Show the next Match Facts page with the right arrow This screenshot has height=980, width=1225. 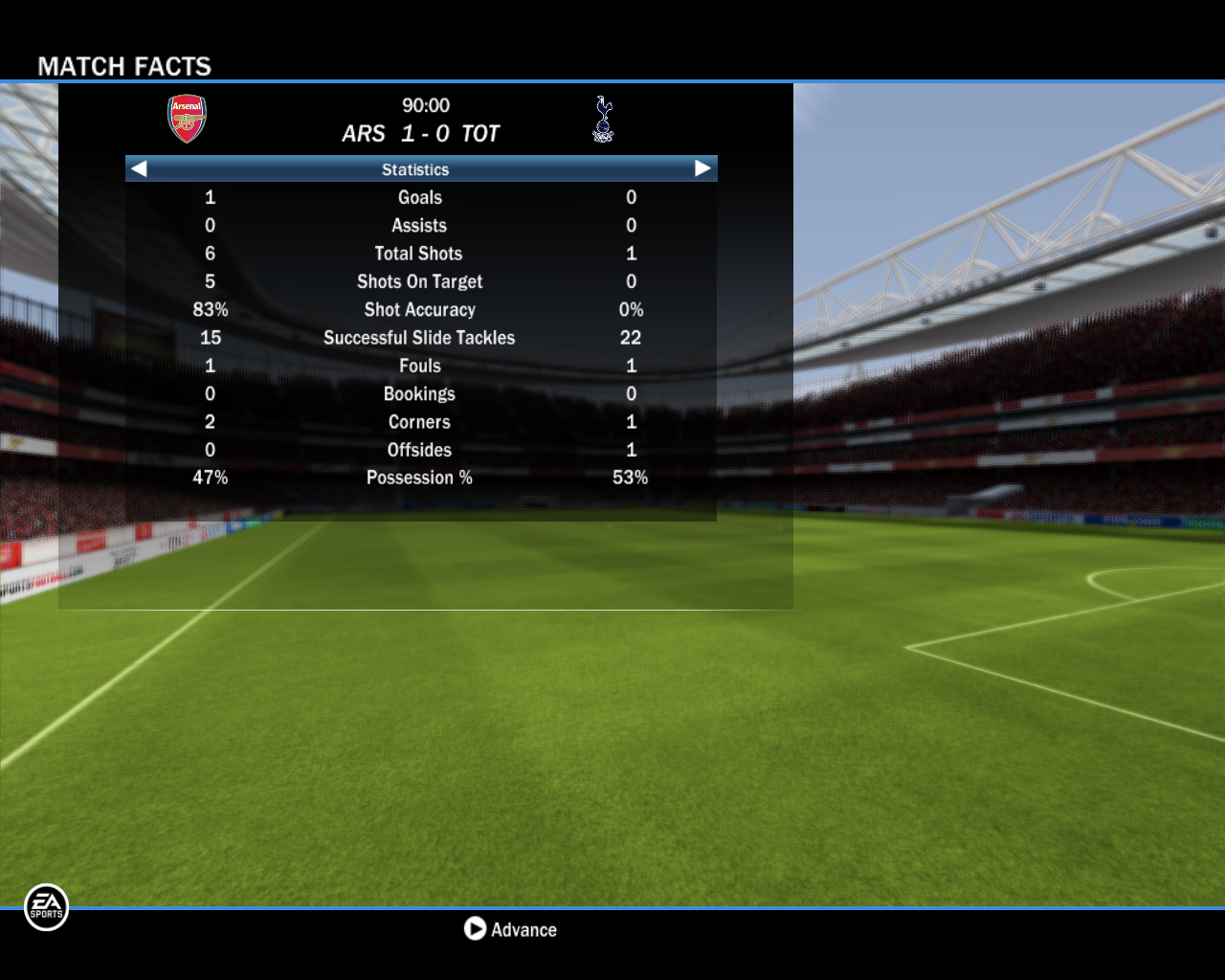[x=702, y=169]
